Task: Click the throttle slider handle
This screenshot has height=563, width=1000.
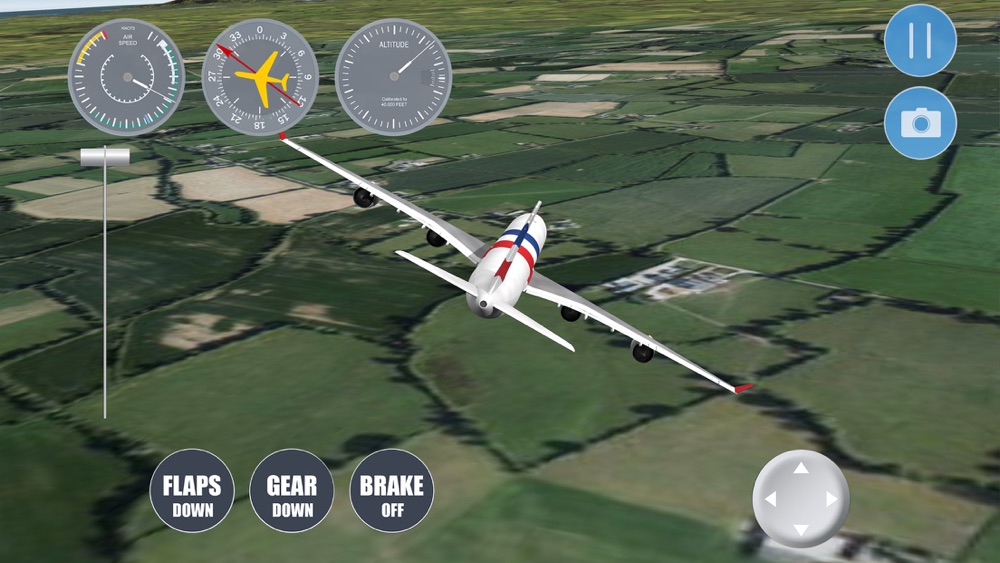Action: [105, 157]
